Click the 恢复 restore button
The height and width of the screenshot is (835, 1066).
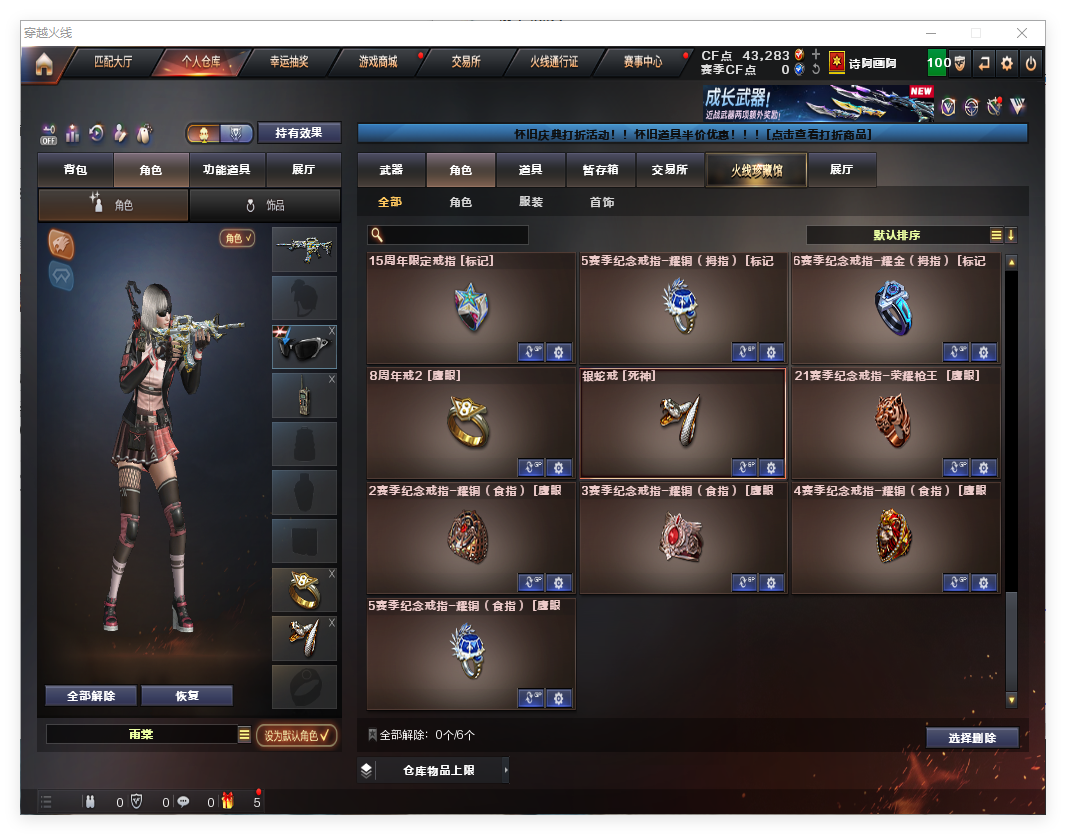pos(187,696)
